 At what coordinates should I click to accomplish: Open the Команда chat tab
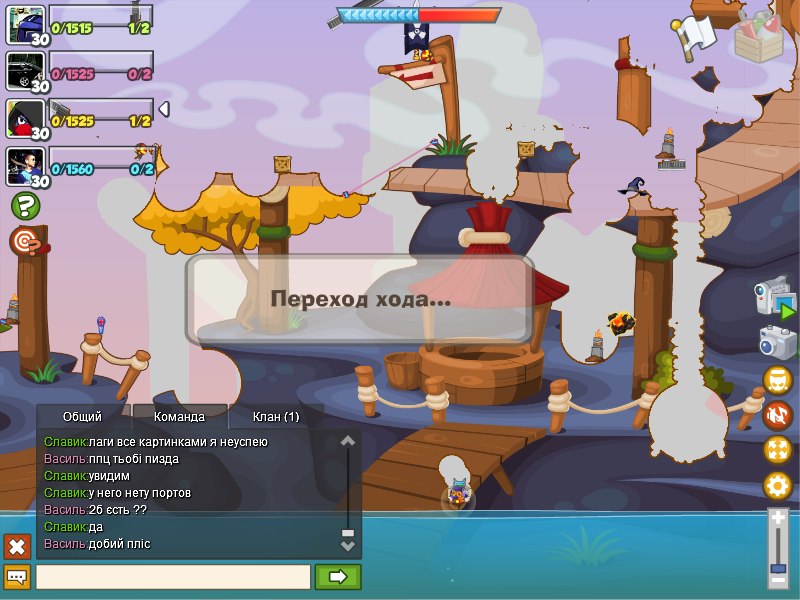tap(180, 416)
